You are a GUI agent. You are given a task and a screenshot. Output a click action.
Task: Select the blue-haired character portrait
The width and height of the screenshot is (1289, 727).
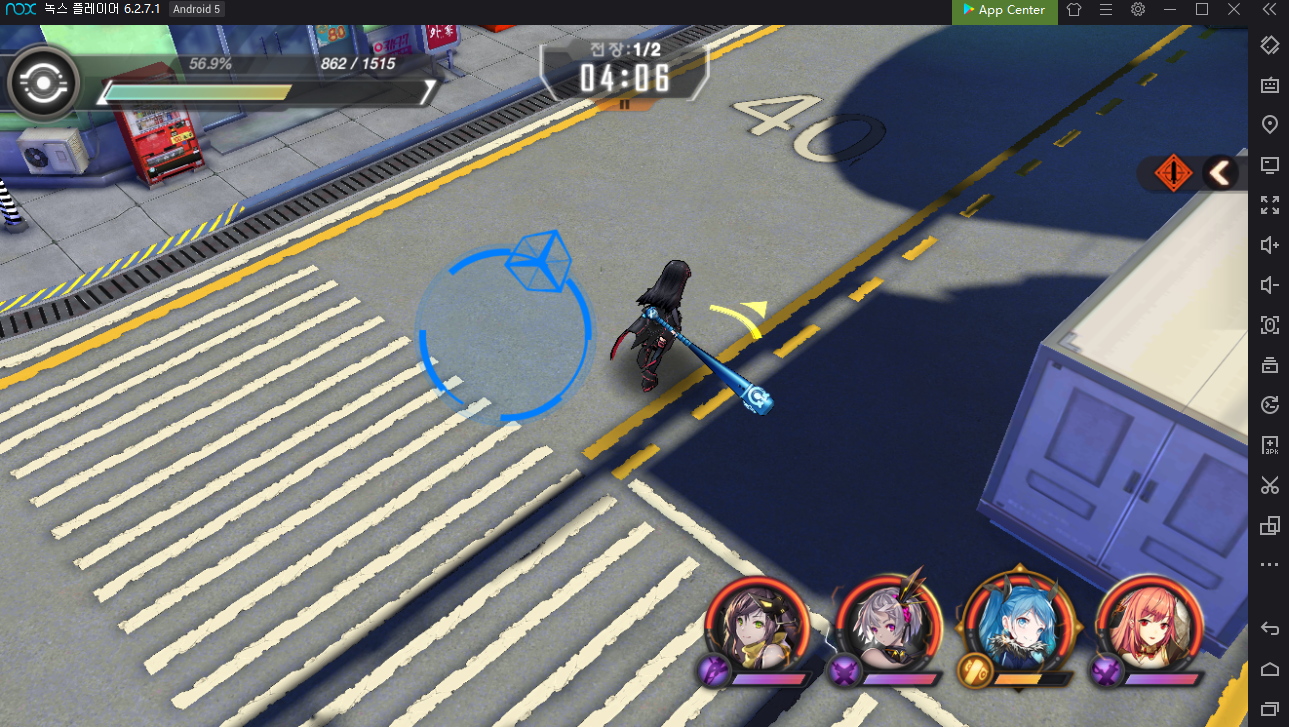(x=1016, y=627)
